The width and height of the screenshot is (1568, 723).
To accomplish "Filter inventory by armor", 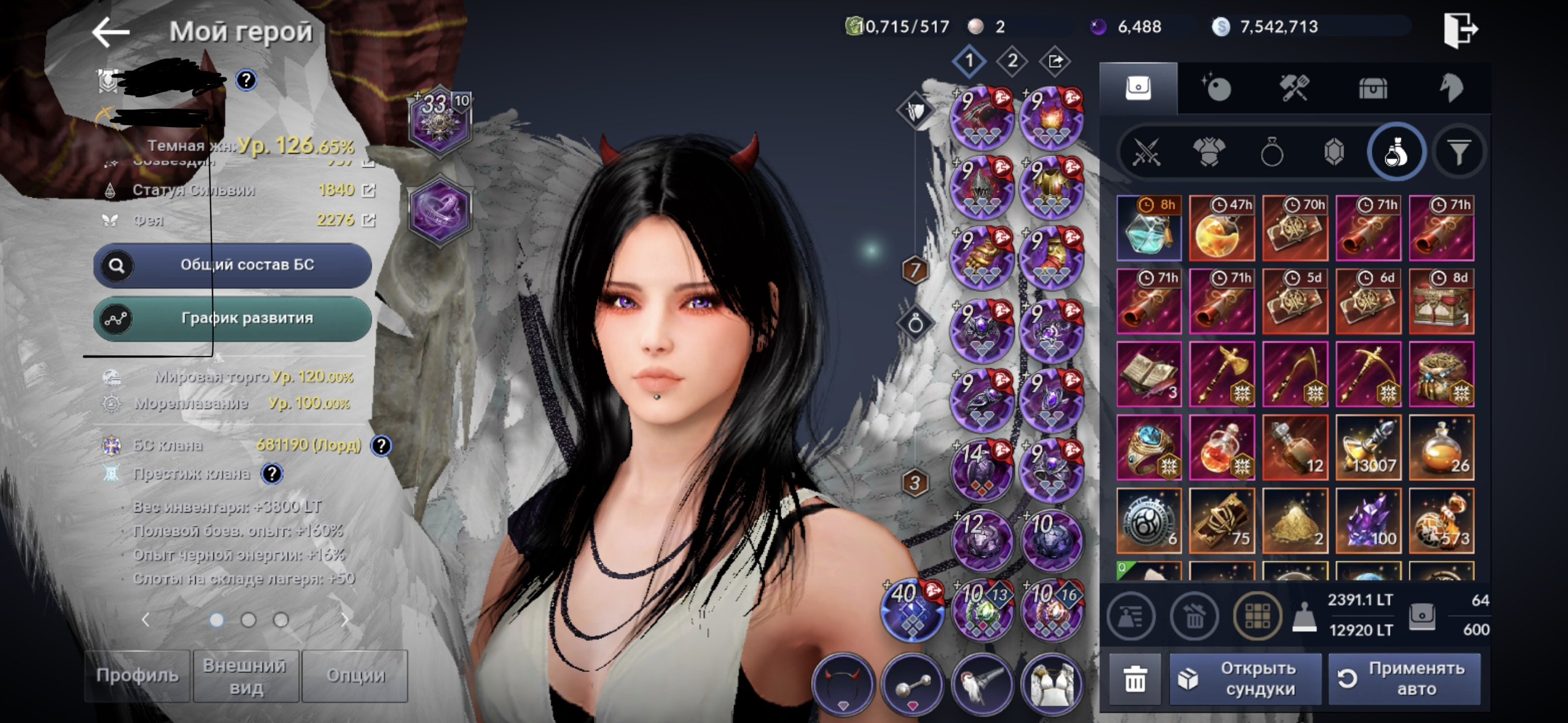I will click(x=1209, y=152).
